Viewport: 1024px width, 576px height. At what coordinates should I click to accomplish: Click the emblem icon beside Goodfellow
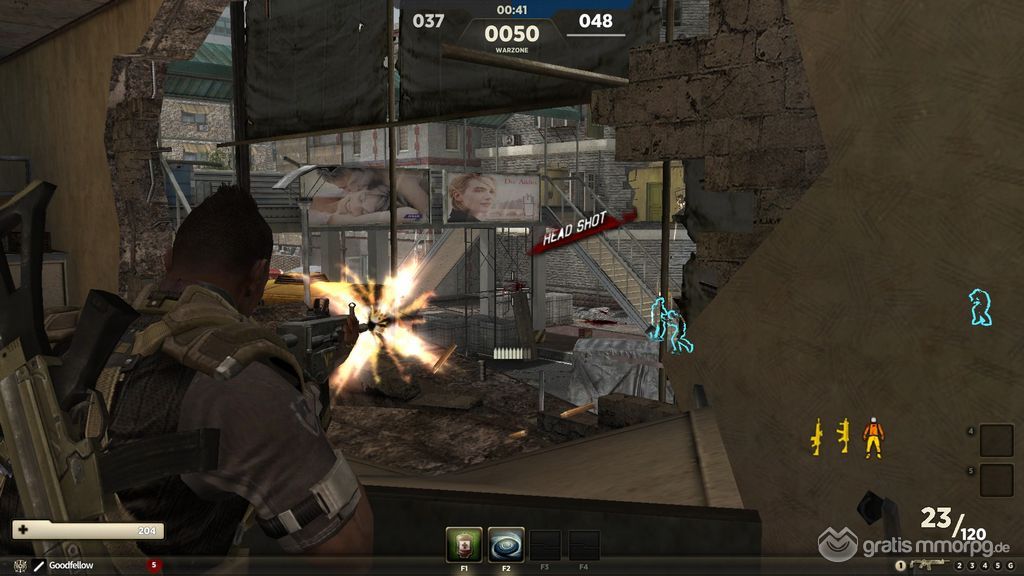(x=19, y=566)
